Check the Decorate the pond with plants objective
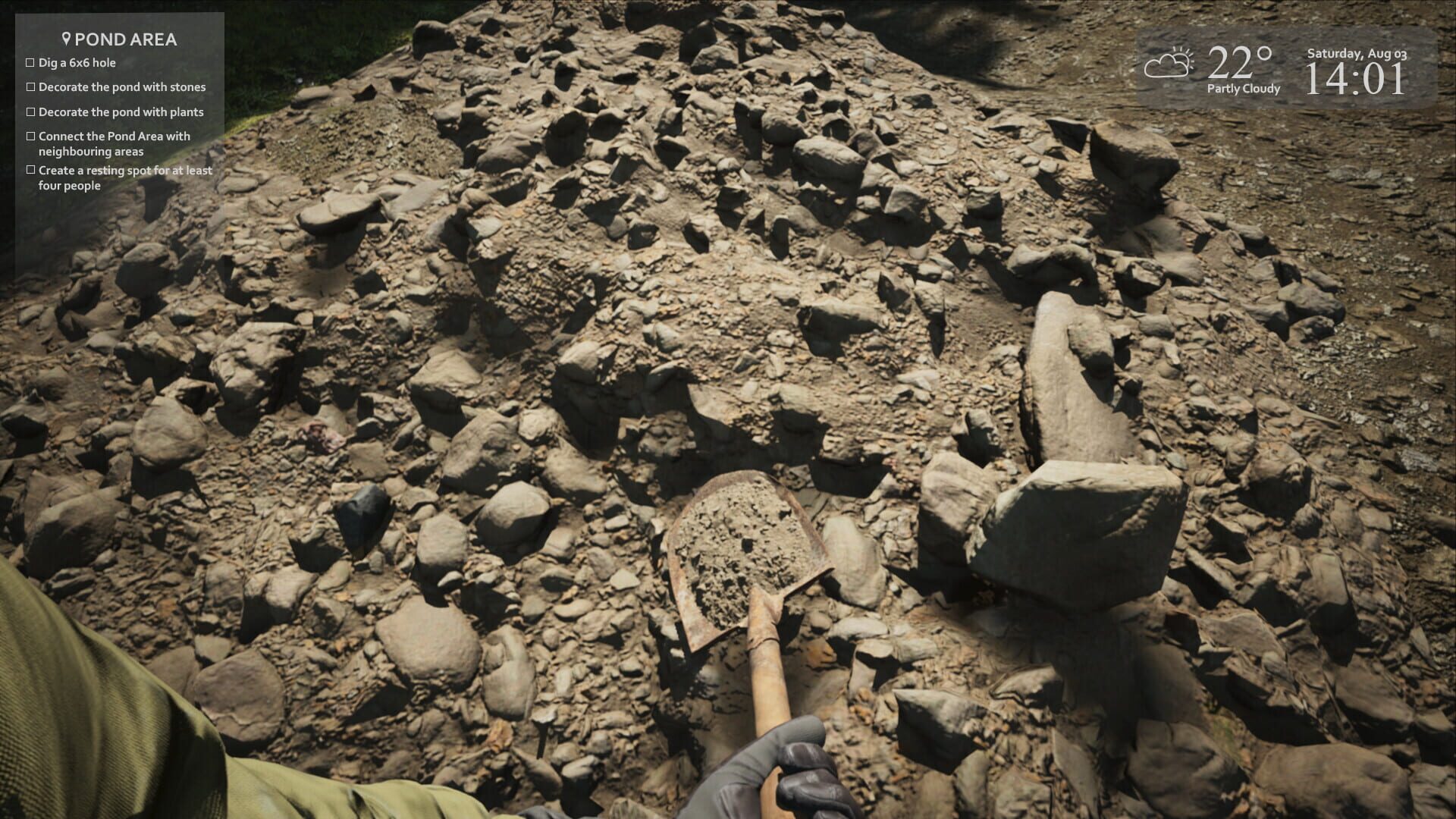The width and height of the screenshot is (1456, 819). pos(30,111)
